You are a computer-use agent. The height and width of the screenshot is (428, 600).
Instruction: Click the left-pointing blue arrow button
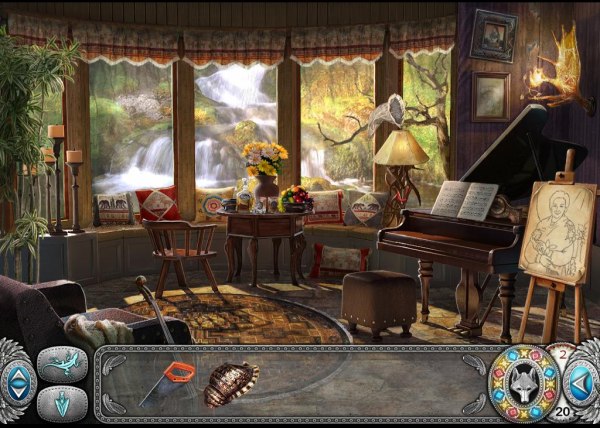click(580, 383)
